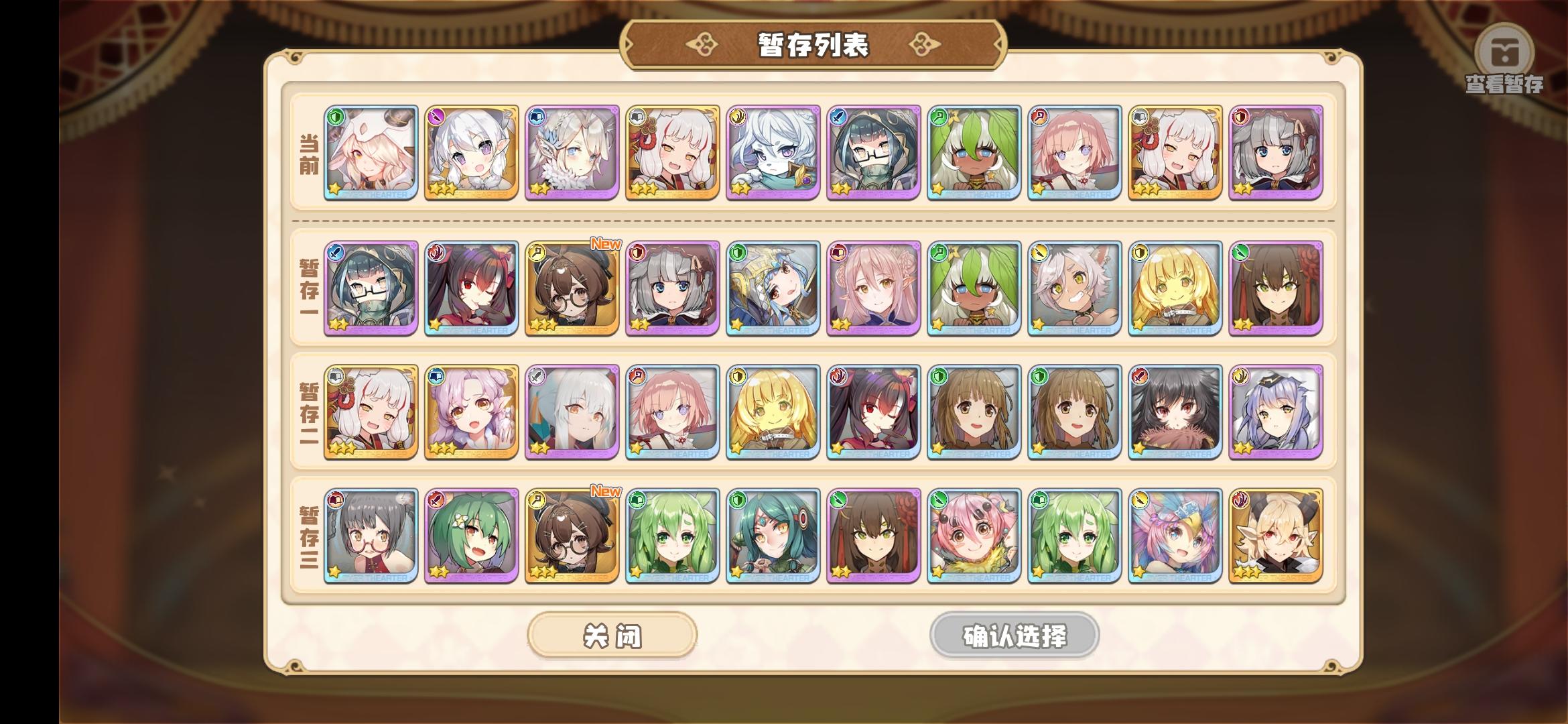Select the first hooded sheep-hat character in 当前 row

tap(371, 154)
